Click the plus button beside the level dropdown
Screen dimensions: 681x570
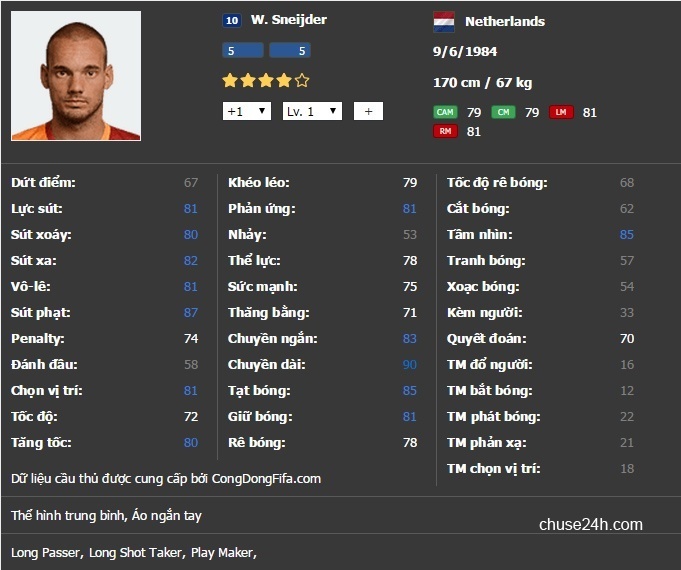[x=368, y=111]
